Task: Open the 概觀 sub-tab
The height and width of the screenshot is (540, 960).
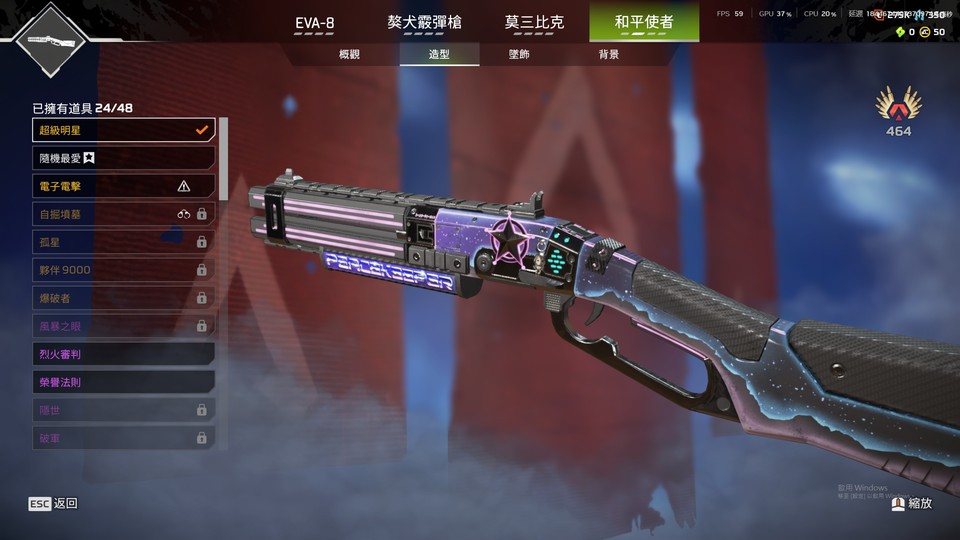Action: (x=349, y=54)
